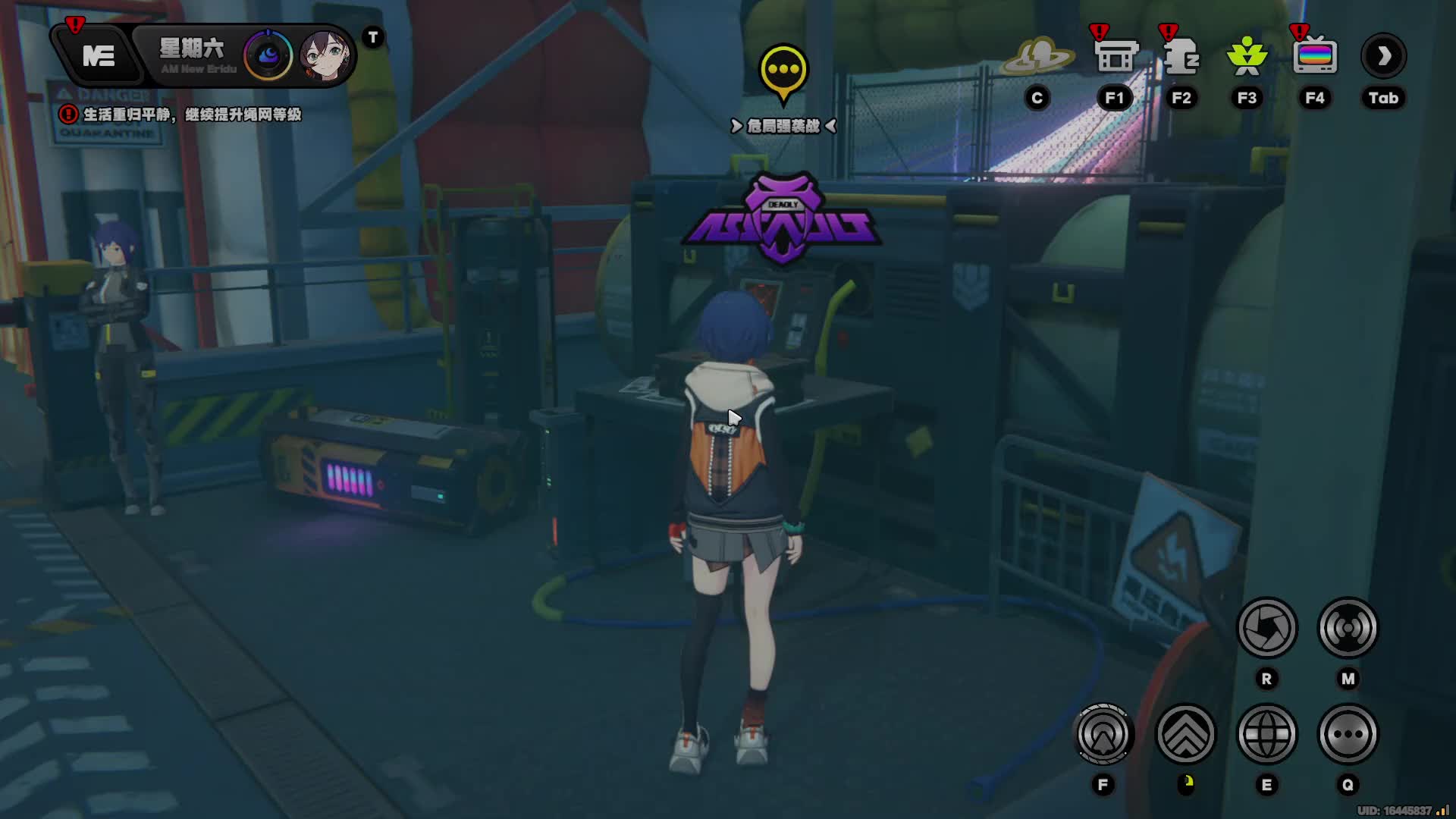
Task: Click the double-chevron sprint button
Action: [x=1185, y=734]
